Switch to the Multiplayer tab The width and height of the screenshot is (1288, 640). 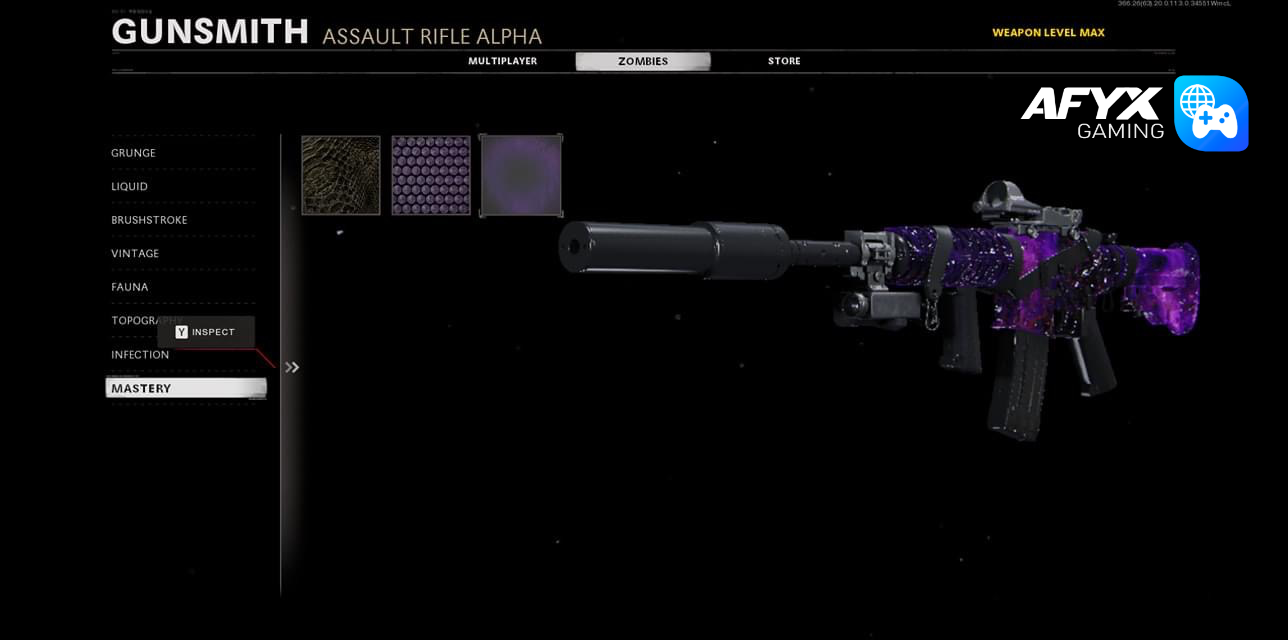coord(502,61)
